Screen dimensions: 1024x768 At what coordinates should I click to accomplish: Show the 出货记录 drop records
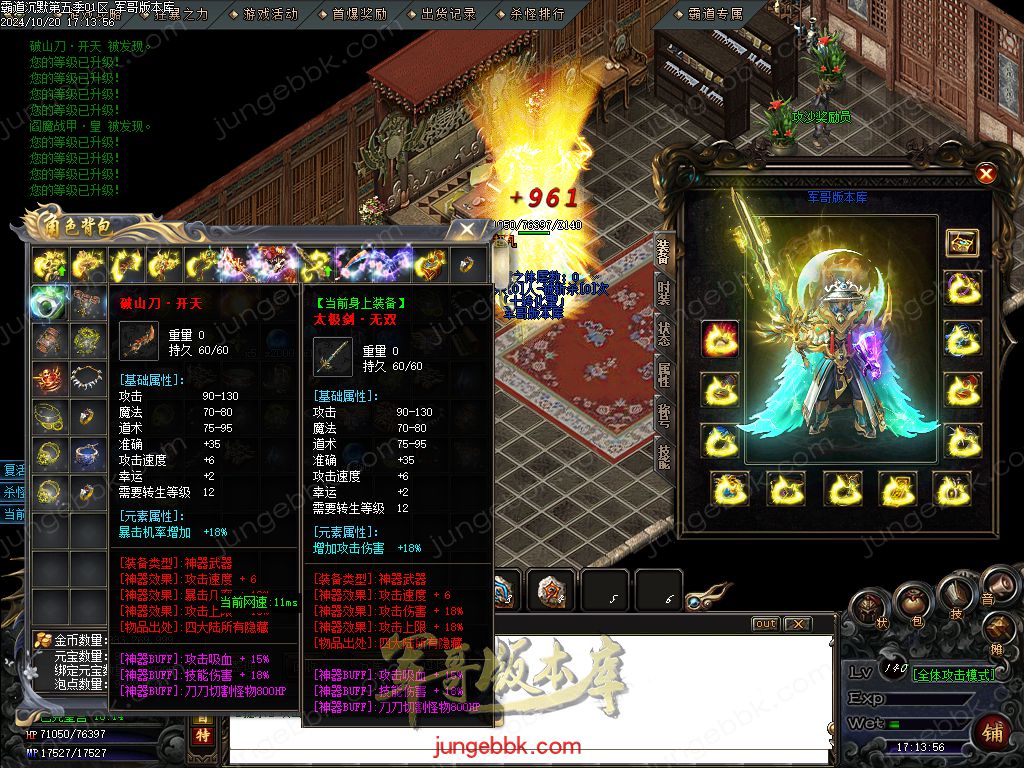coord(448,14)
